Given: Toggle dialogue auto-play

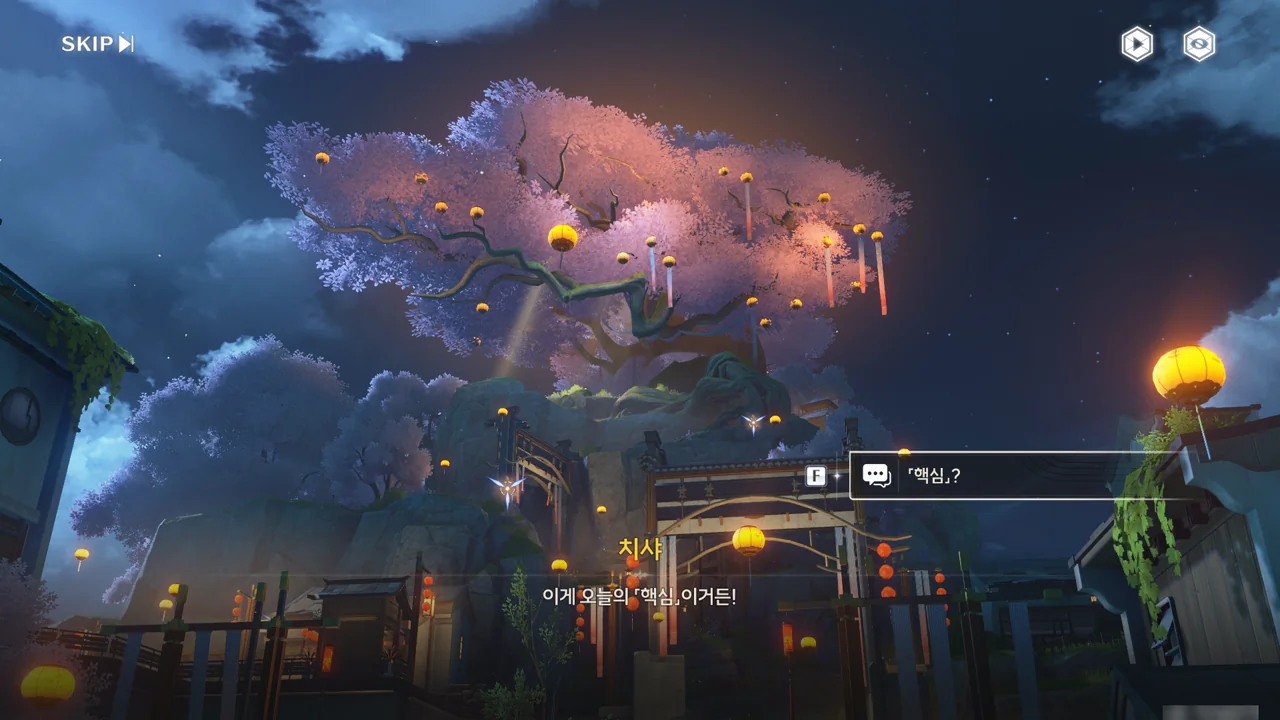Looking at the screenshot, I should (x=1137, y=44).
